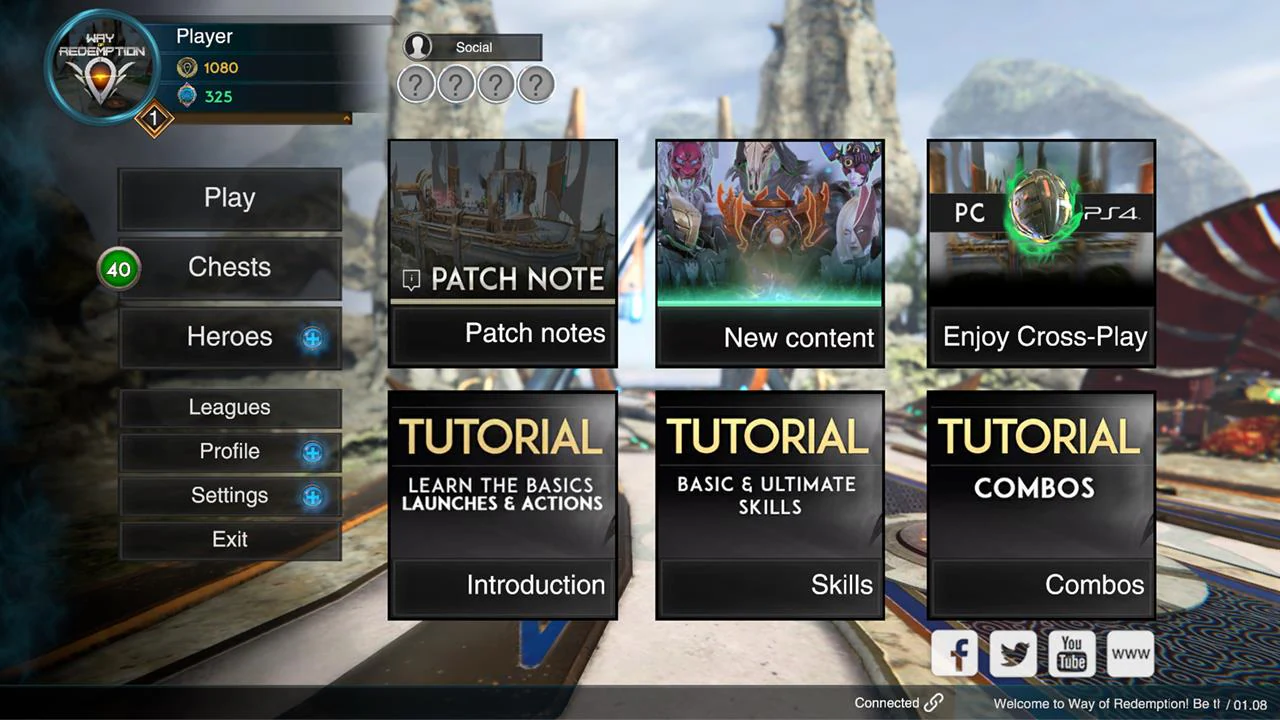Expand the arrow under the player panel
Image resolution: width=1280 pixels, height=720 pixels.
pyautogui.click(x=345, y=118)
